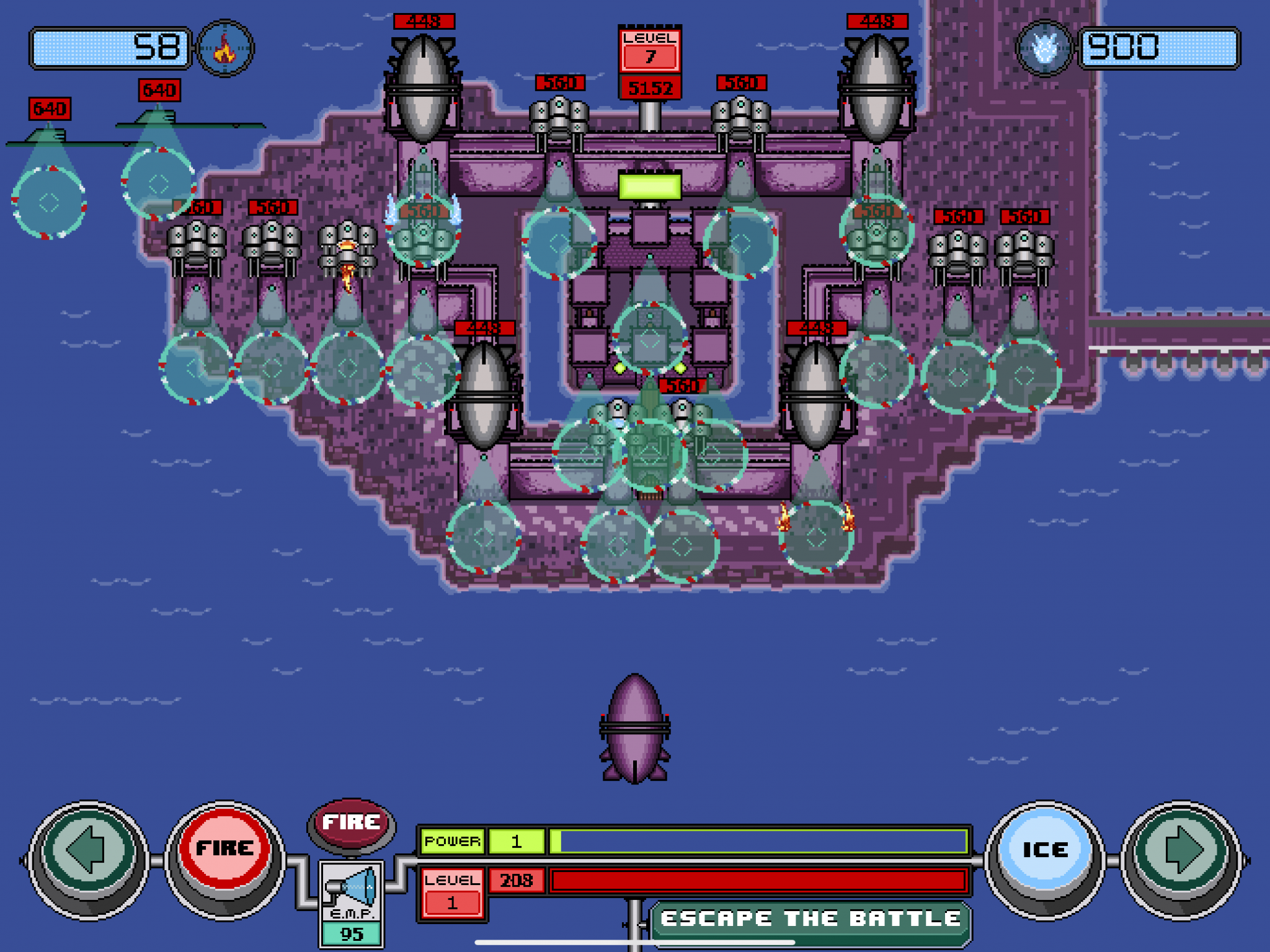This screenshot has width=1270, height=952.
Task: Click the right green navigation arrow
Action: (1181, 851)
